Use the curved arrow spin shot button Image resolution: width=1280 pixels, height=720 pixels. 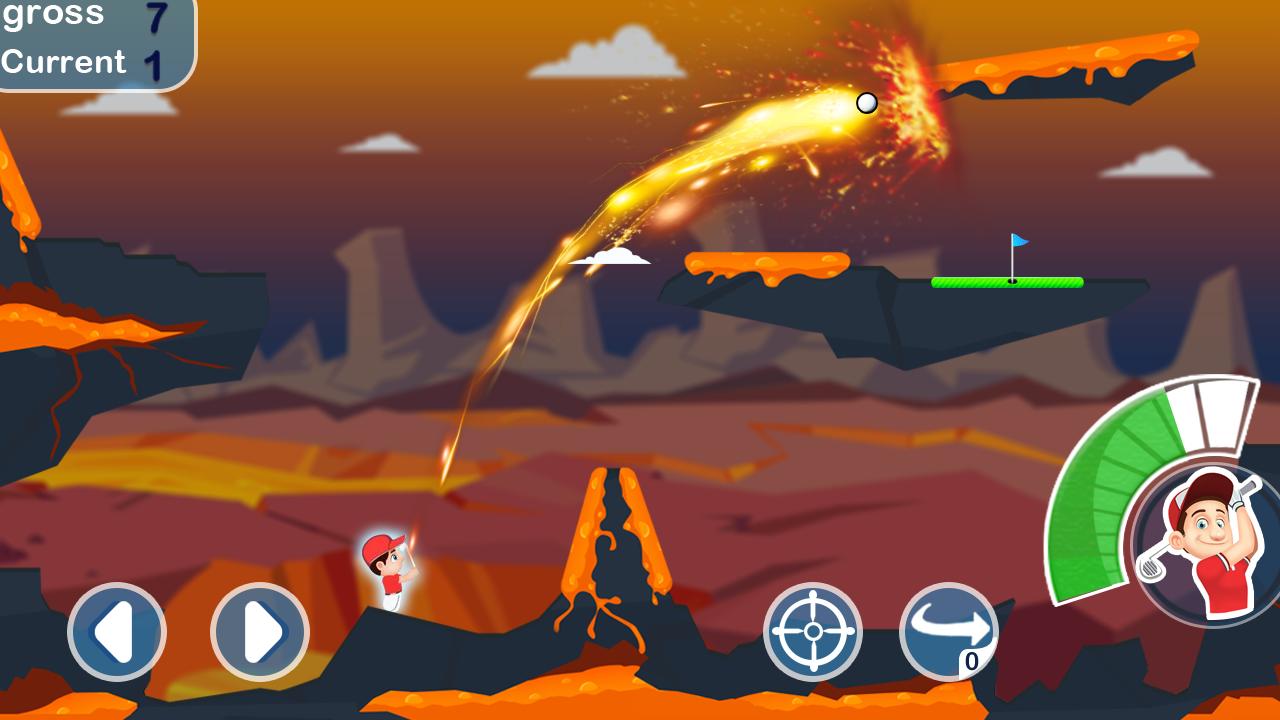[949, 632]
